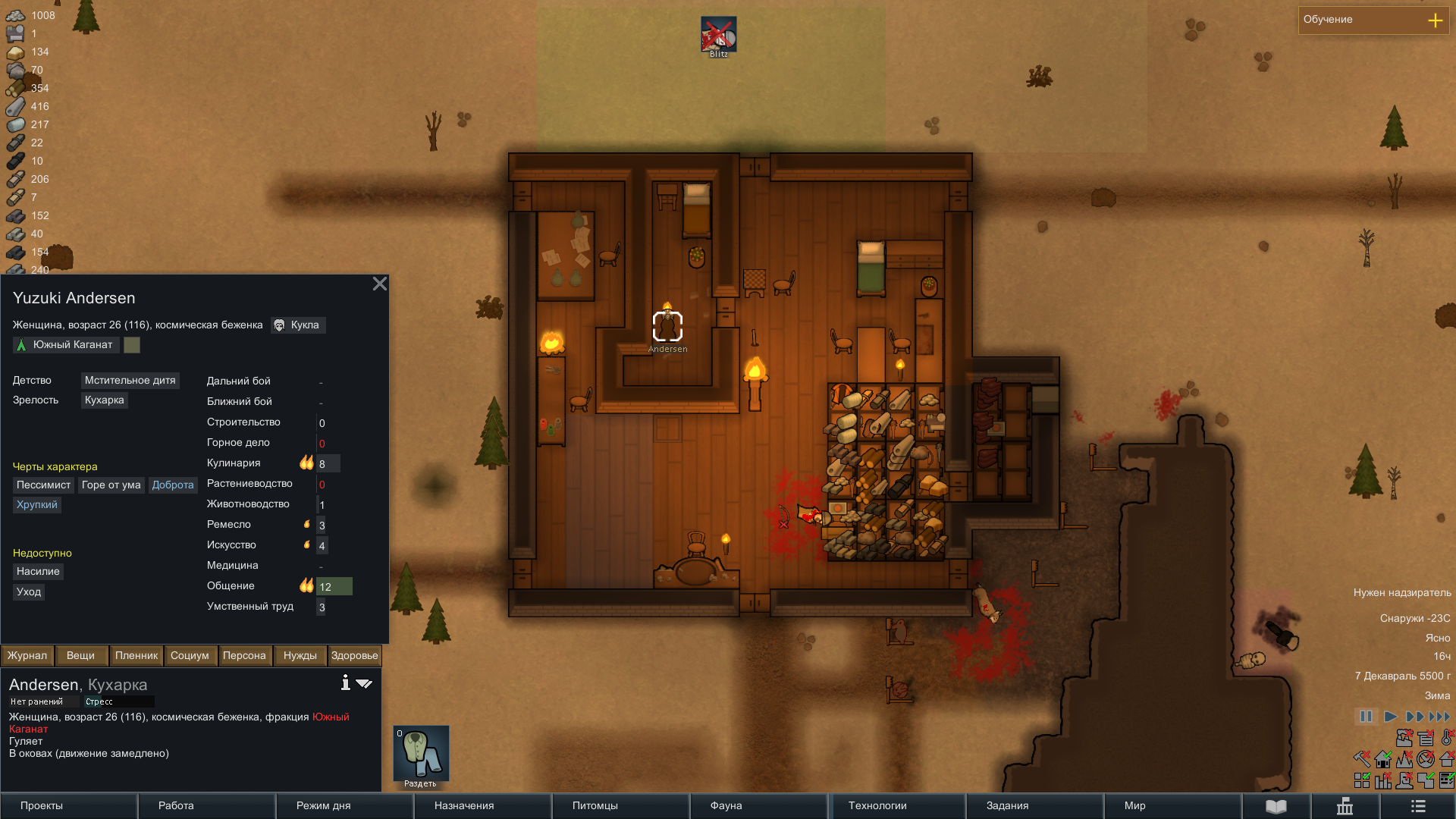Open the Пленник tab
The image size is (1456, 819).
[x=136, y=655]
